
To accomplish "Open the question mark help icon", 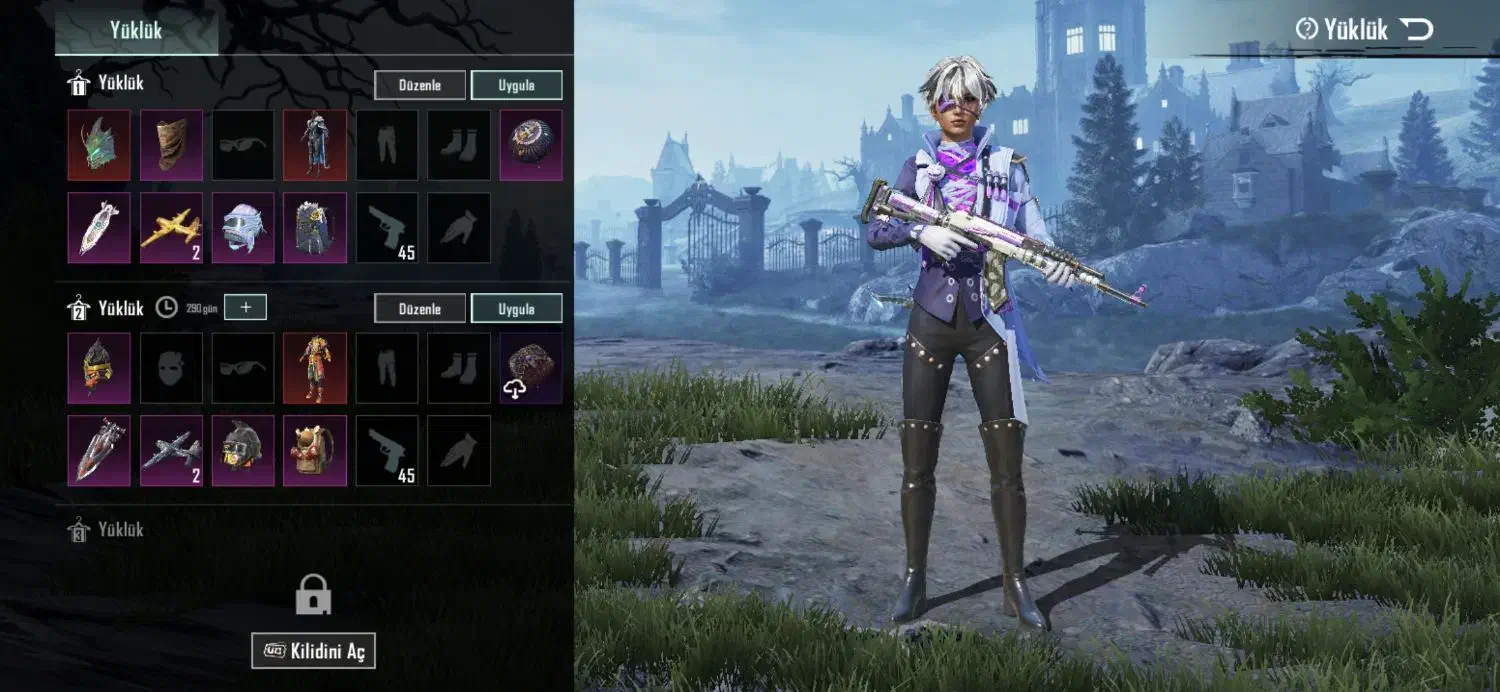I will (x=1306, y=30).
